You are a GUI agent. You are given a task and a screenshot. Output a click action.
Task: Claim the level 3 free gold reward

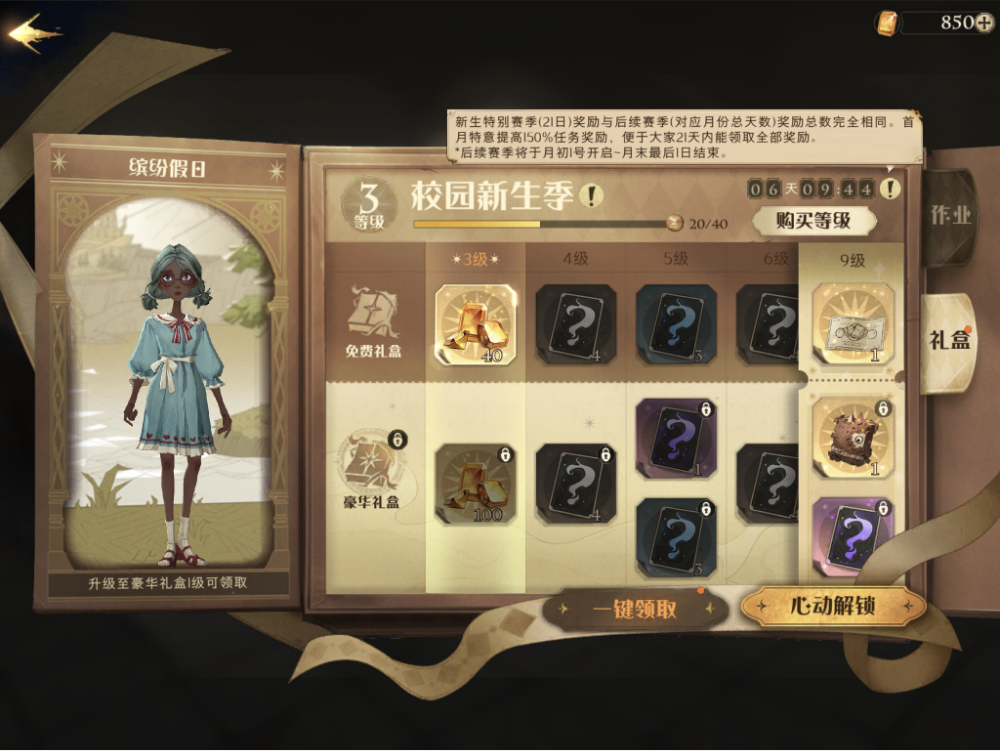(x=476, y=324)
